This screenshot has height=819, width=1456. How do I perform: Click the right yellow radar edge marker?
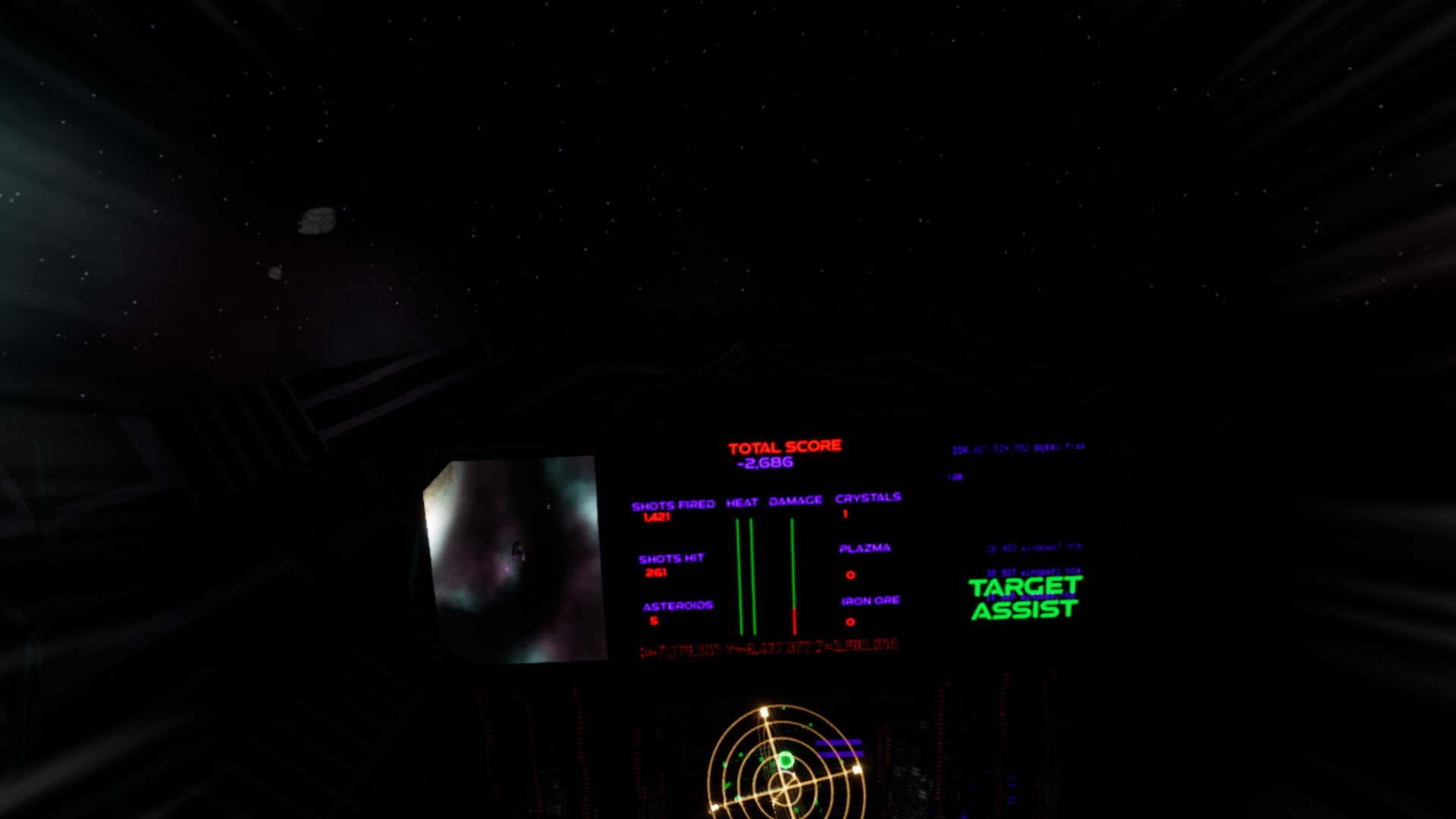click(857, 770)
